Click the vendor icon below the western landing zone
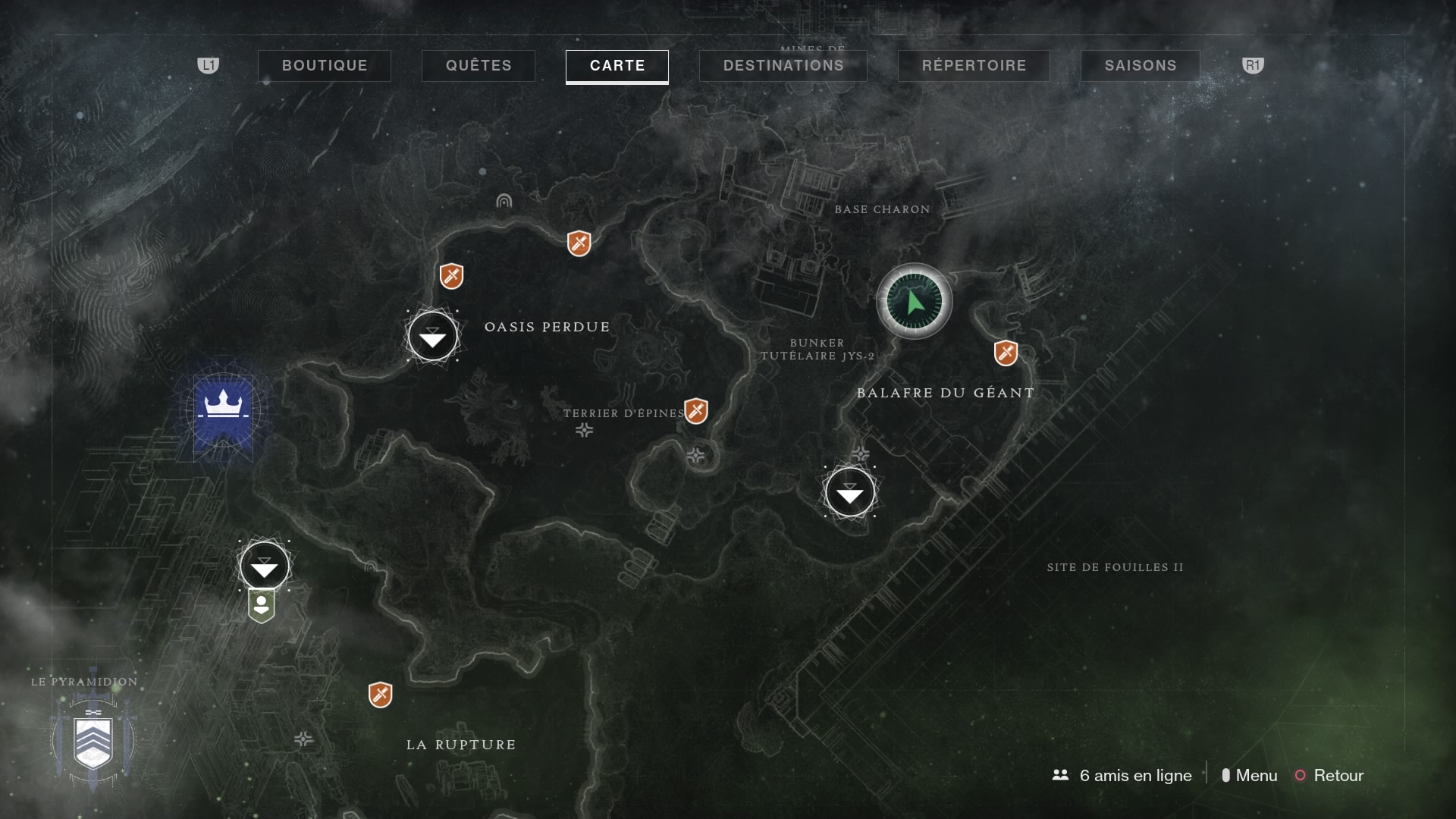Viewport: 1456px width, 819px height. [262, 605]
